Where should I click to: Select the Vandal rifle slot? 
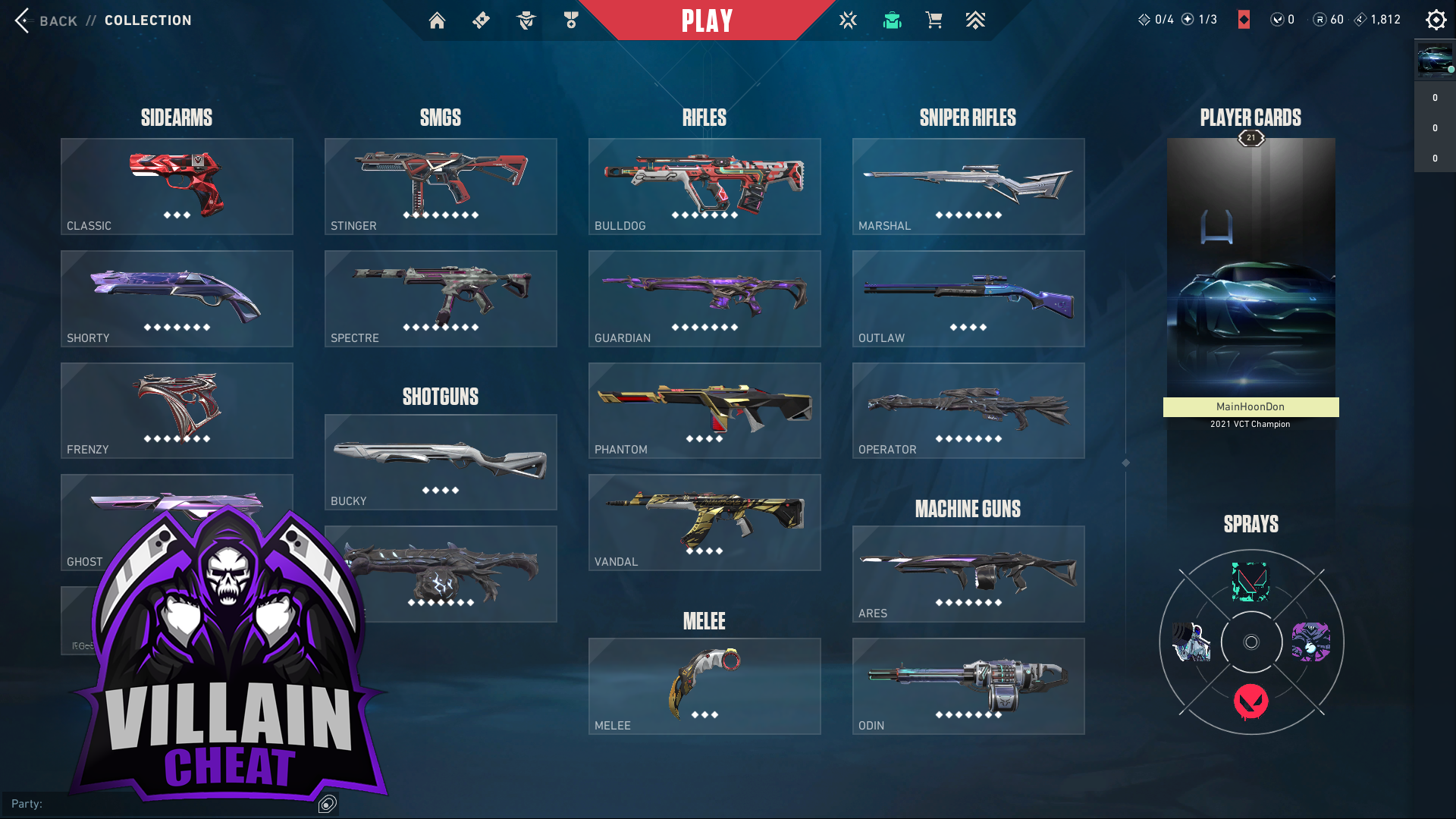704,522
